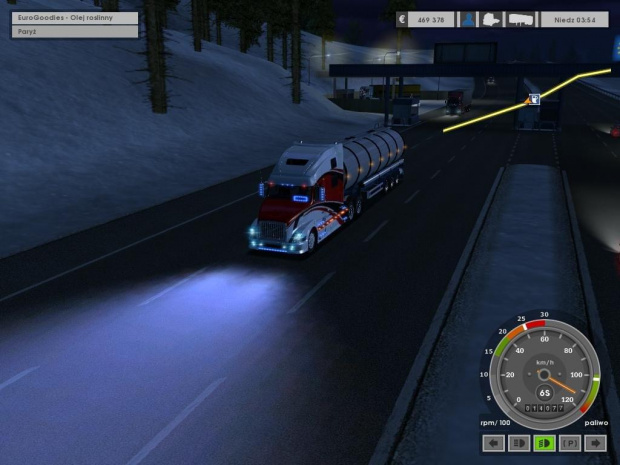This screenshot has height=465, width=620.
Task: Select the truck cab status icon
Action: 494,18
